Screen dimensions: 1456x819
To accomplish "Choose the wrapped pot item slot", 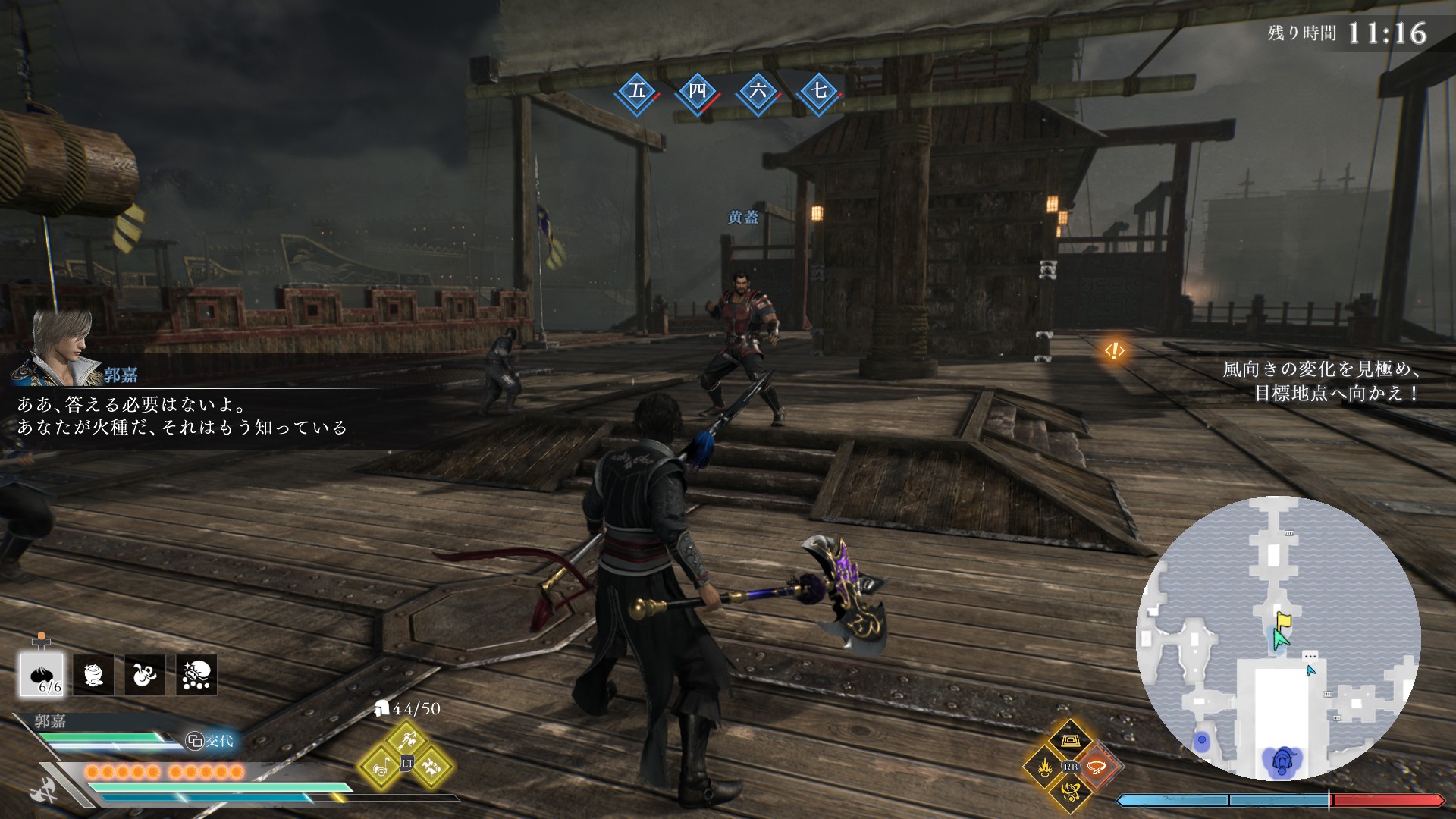I will tap(93, 675).
